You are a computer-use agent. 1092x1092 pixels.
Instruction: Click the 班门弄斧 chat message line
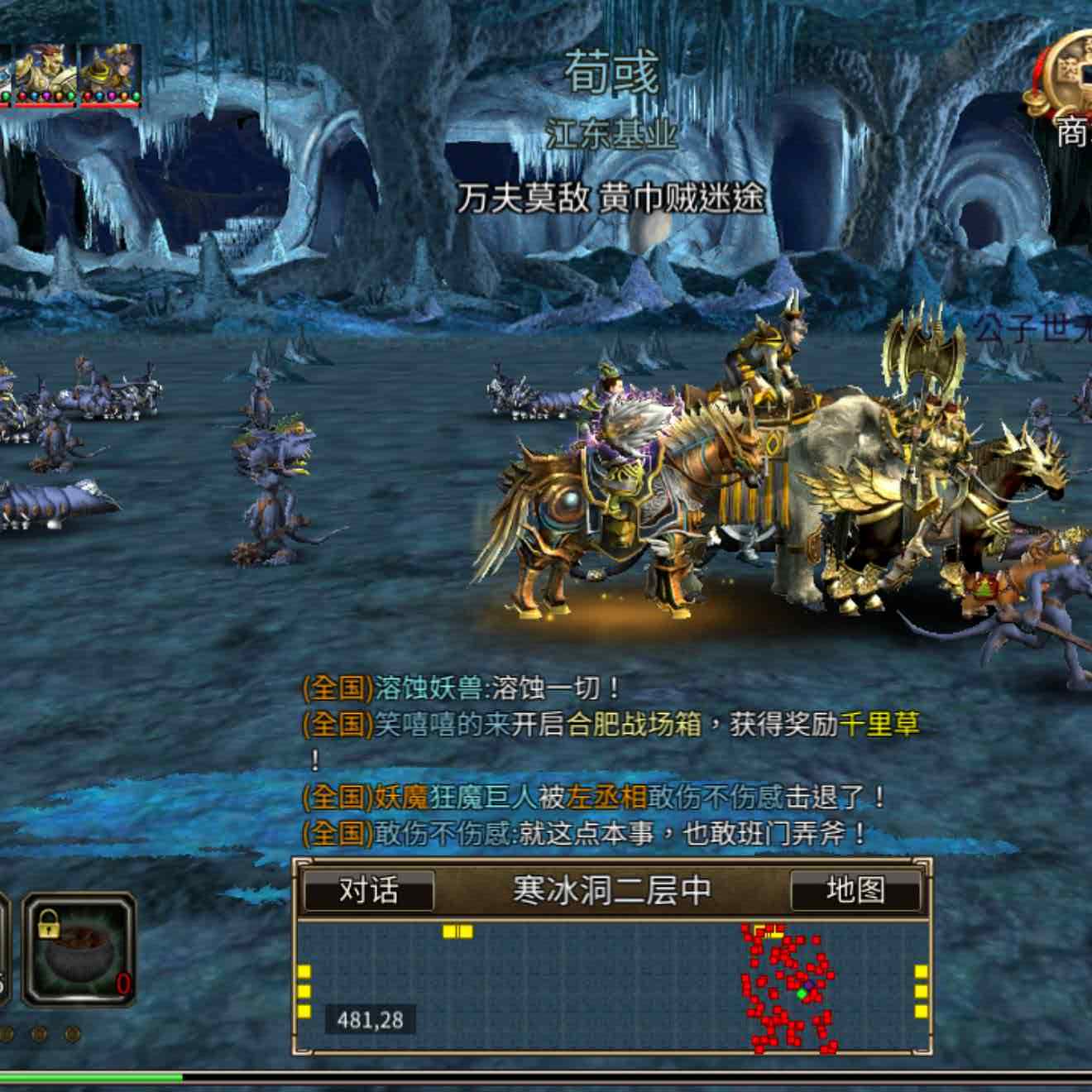click(x=584, y=833)
